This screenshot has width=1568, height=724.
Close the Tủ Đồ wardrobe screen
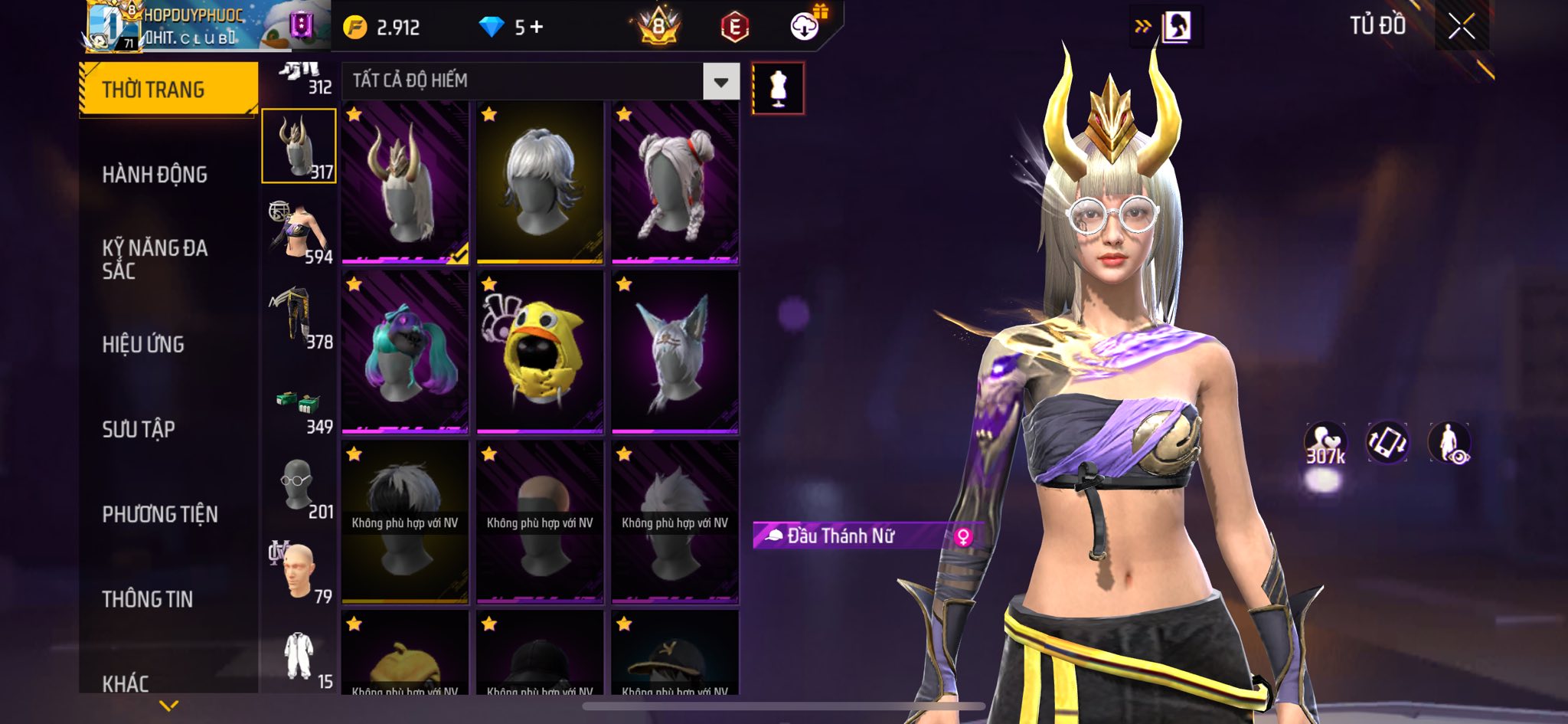[1461, 27]
